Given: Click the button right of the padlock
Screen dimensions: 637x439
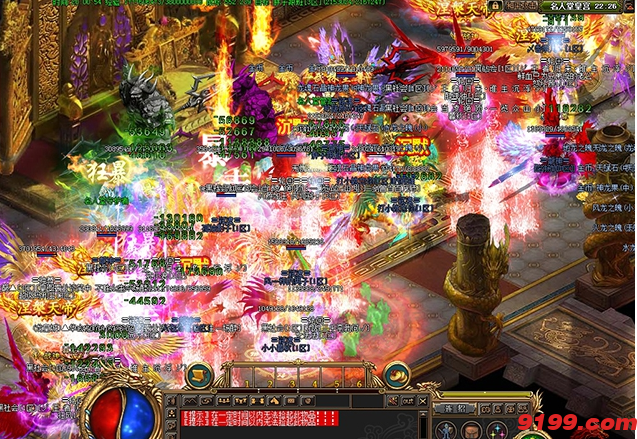Looking at the screenshot, I should tap(522, 6).
